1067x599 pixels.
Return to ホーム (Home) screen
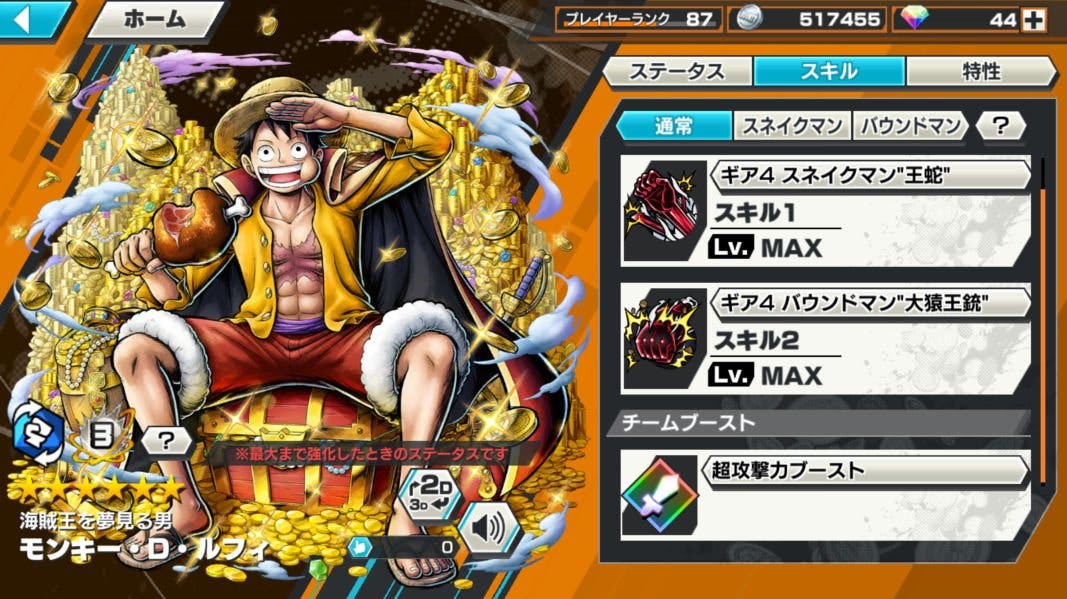[x=155, y=19]
